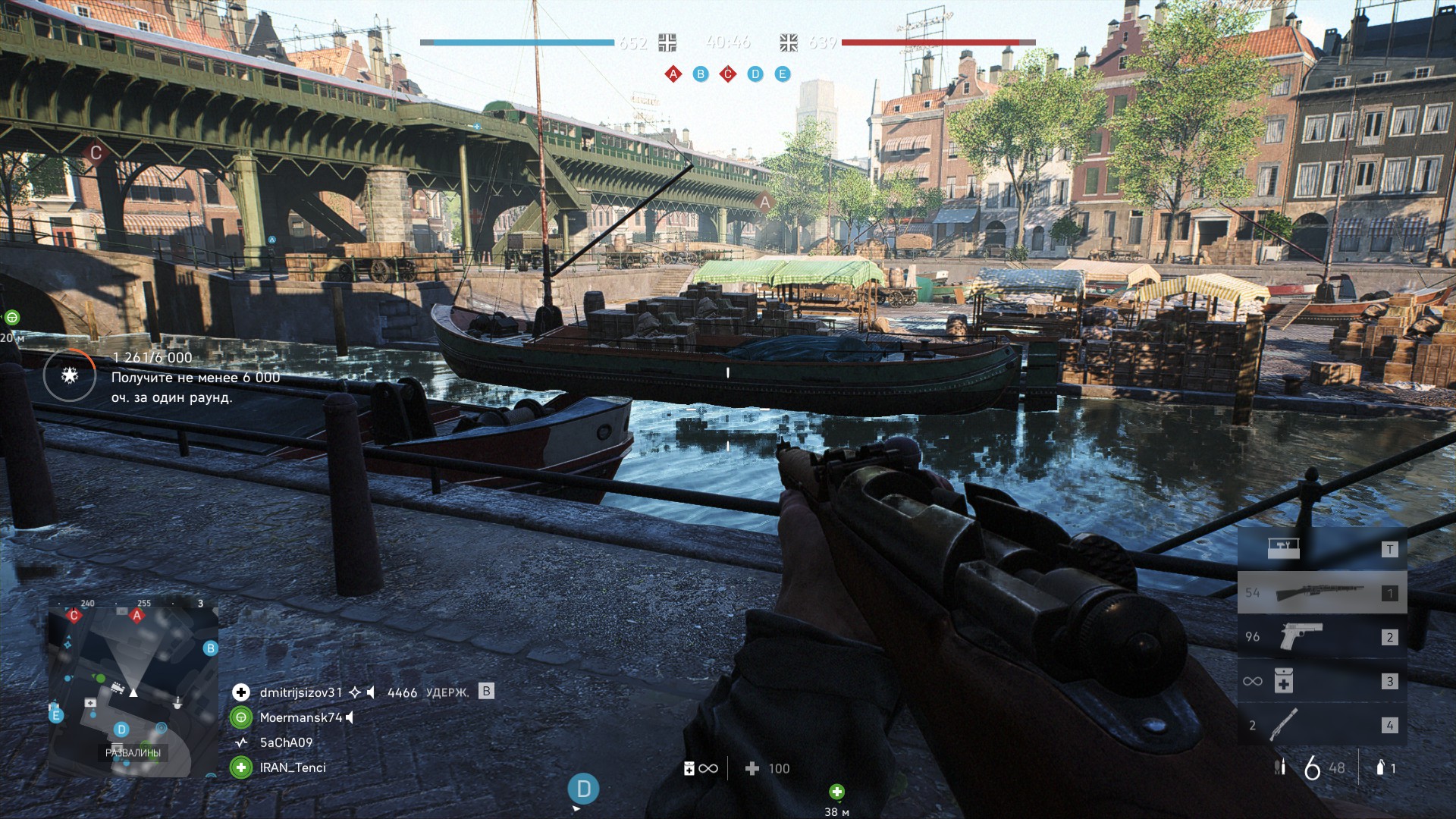
Task: Select squad member Moermansk74
Action: tap(300, 717)
